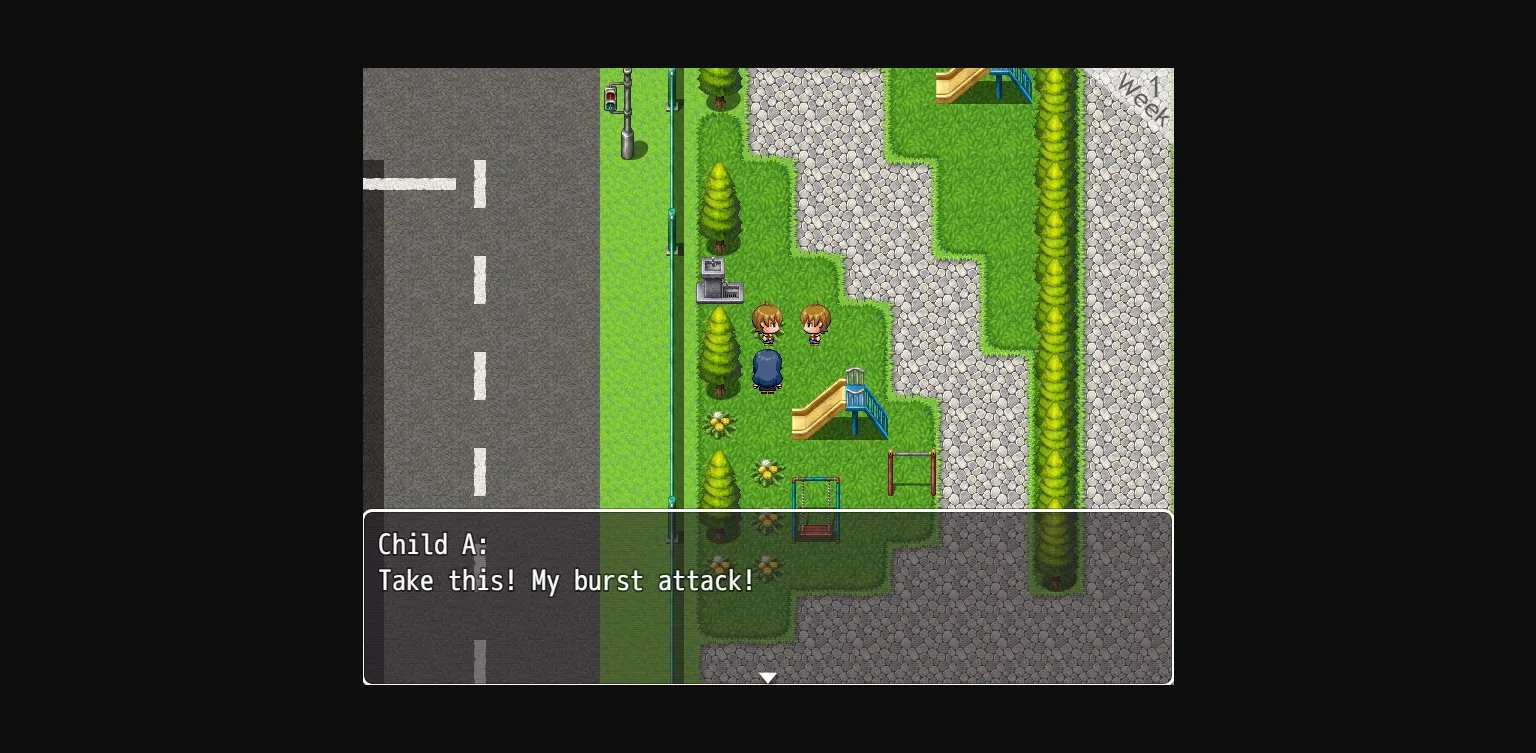Click the 'Take this! My burst attack!' line
This screenshot has height=753, width=1536.
point(565,581)
